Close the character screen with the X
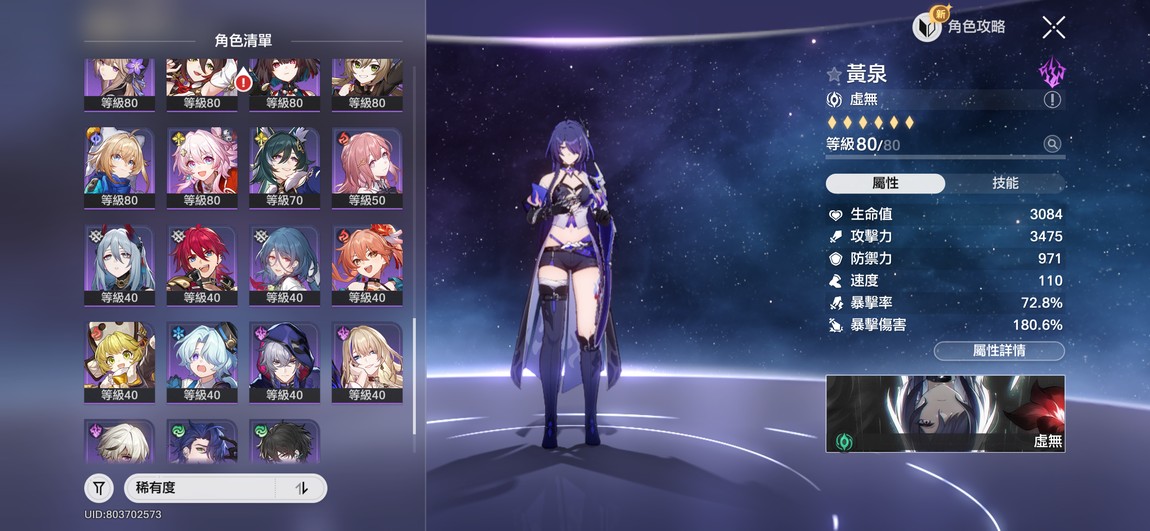 pyautogui.click(x=1053, y=27)
